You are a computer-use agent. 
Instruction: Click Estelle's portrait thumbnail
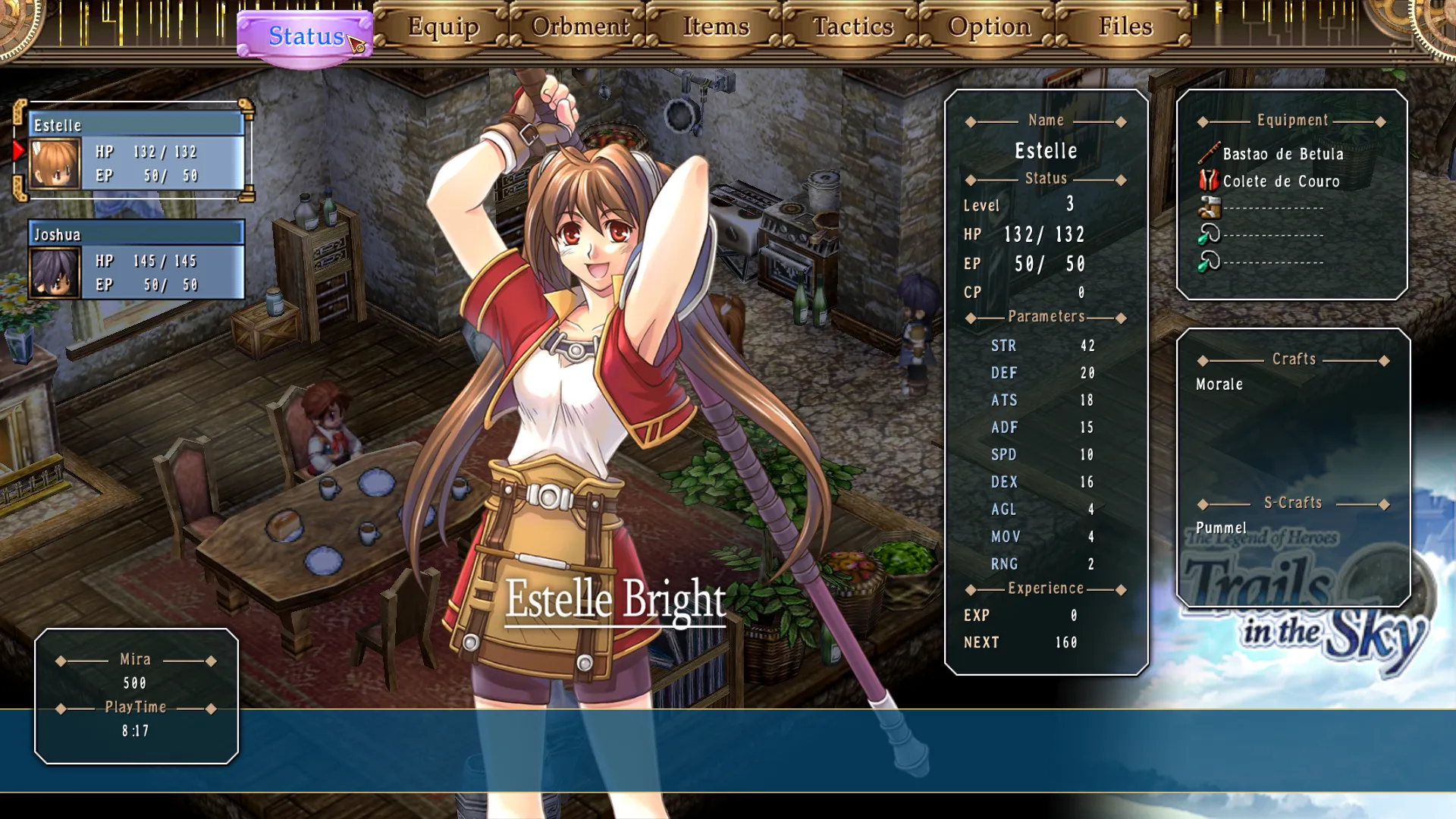point(55,163)
